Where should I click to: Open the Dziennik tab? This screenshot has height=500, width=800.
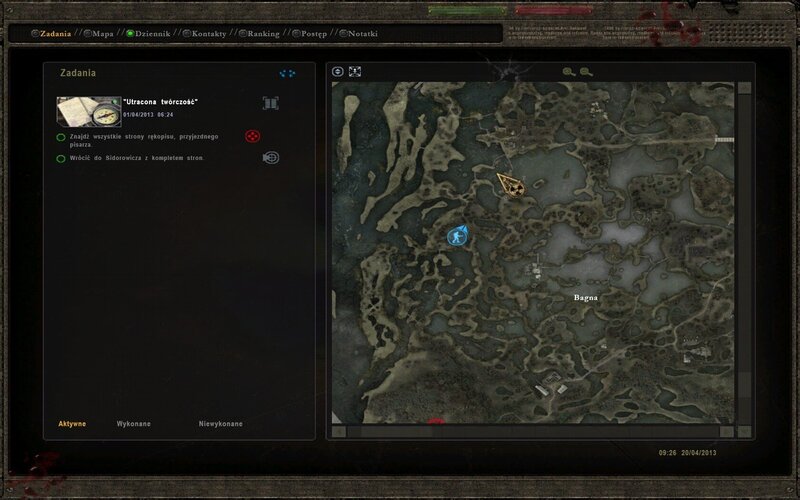pos(151,33)
